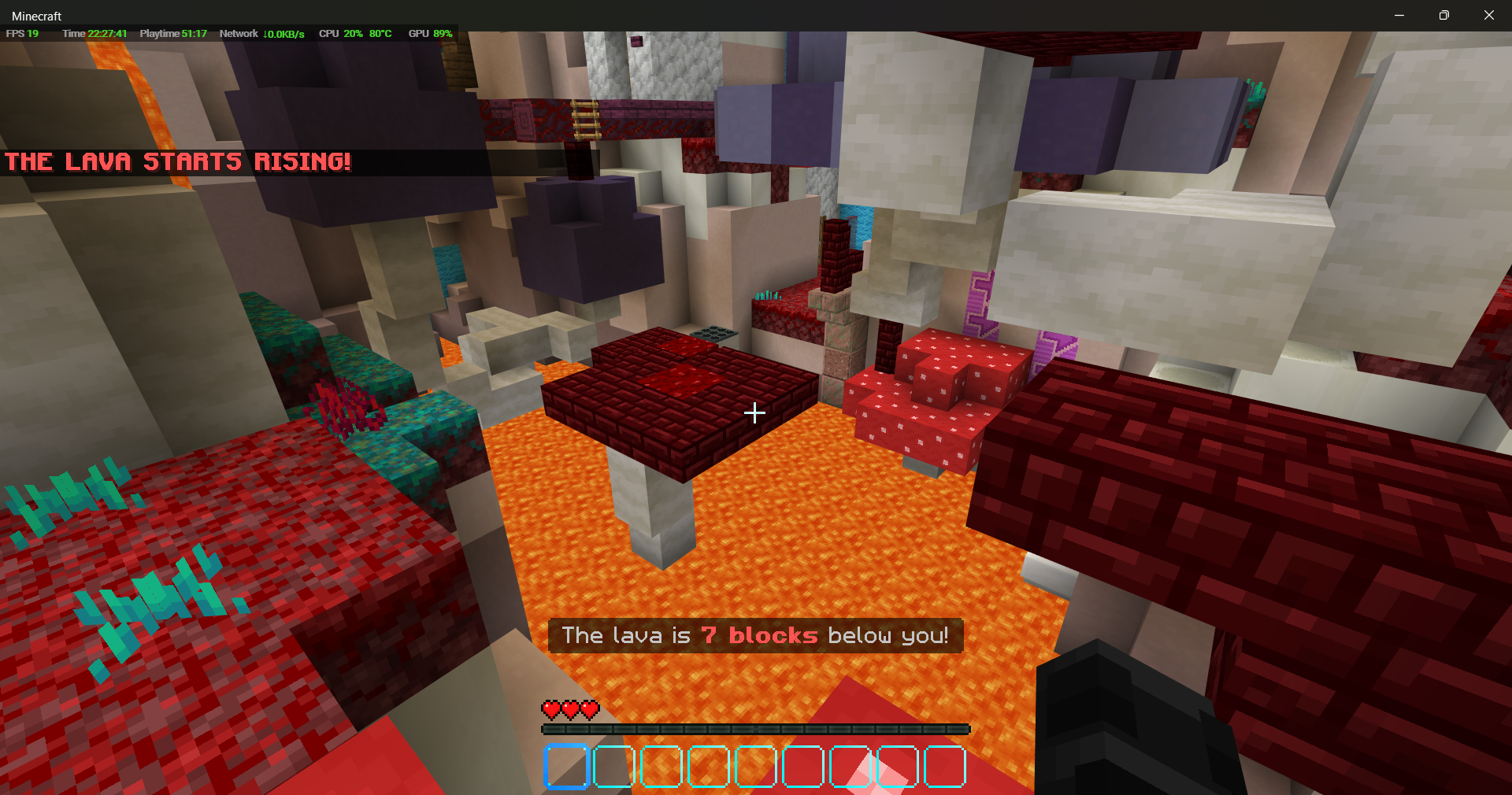Viewport: 1512px width, 795px height.
Task: Click the Network download speed indicator
Action: point(282,34)
